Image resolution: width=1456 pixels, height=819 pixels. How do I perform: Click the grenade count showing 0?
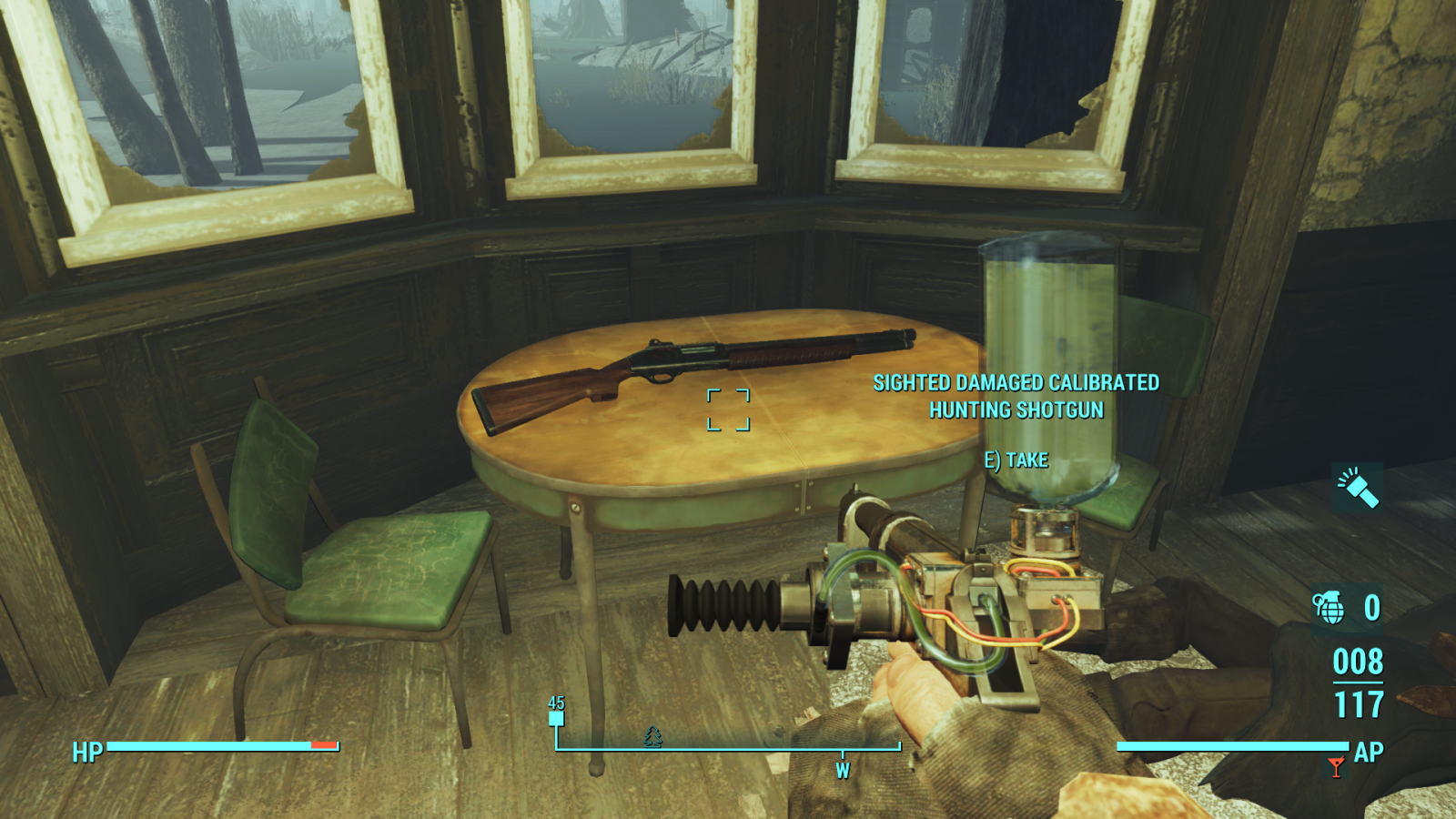(1370, 607)
